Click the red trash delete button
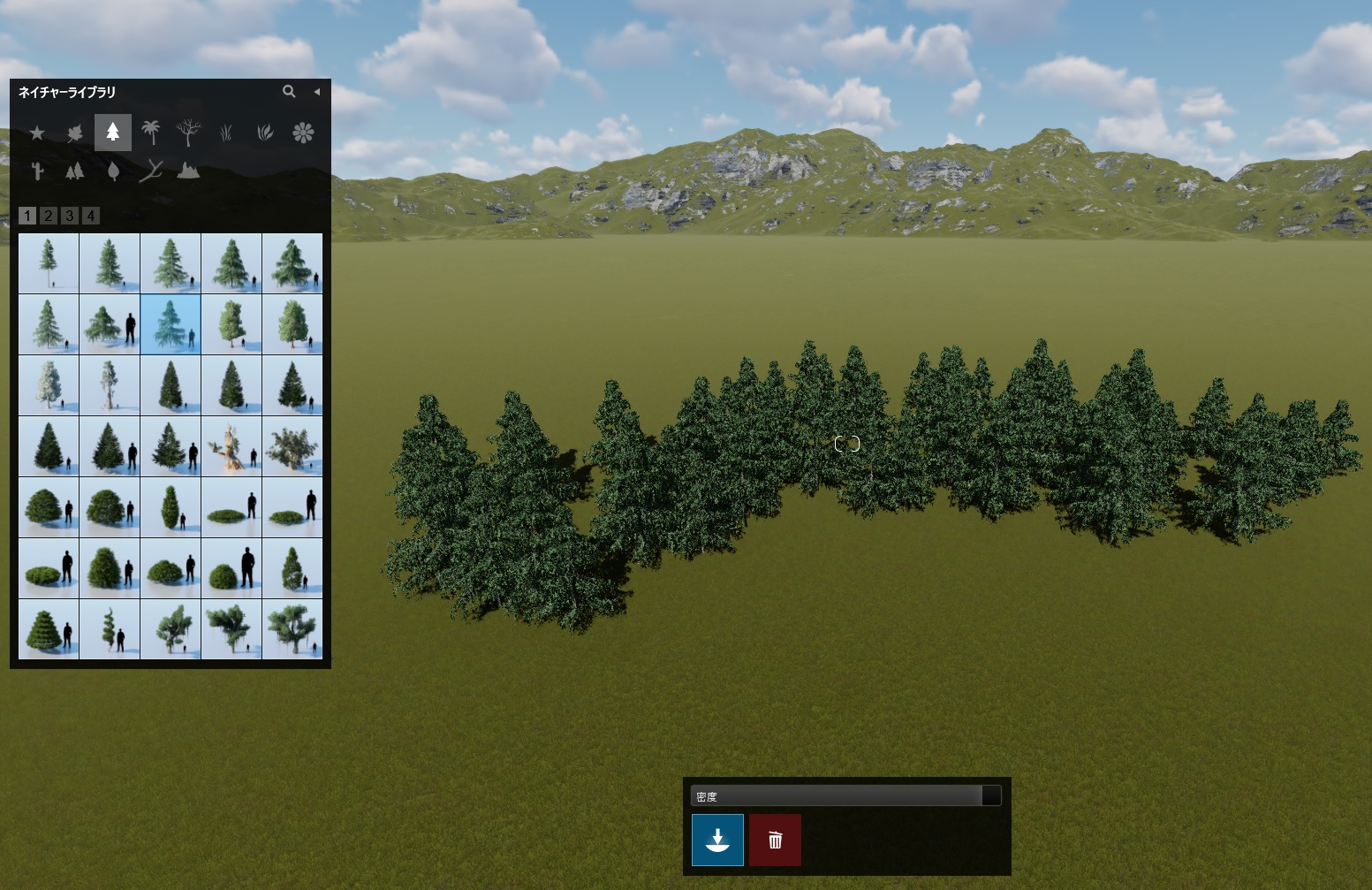1372x890 pixels. [775, 840]
